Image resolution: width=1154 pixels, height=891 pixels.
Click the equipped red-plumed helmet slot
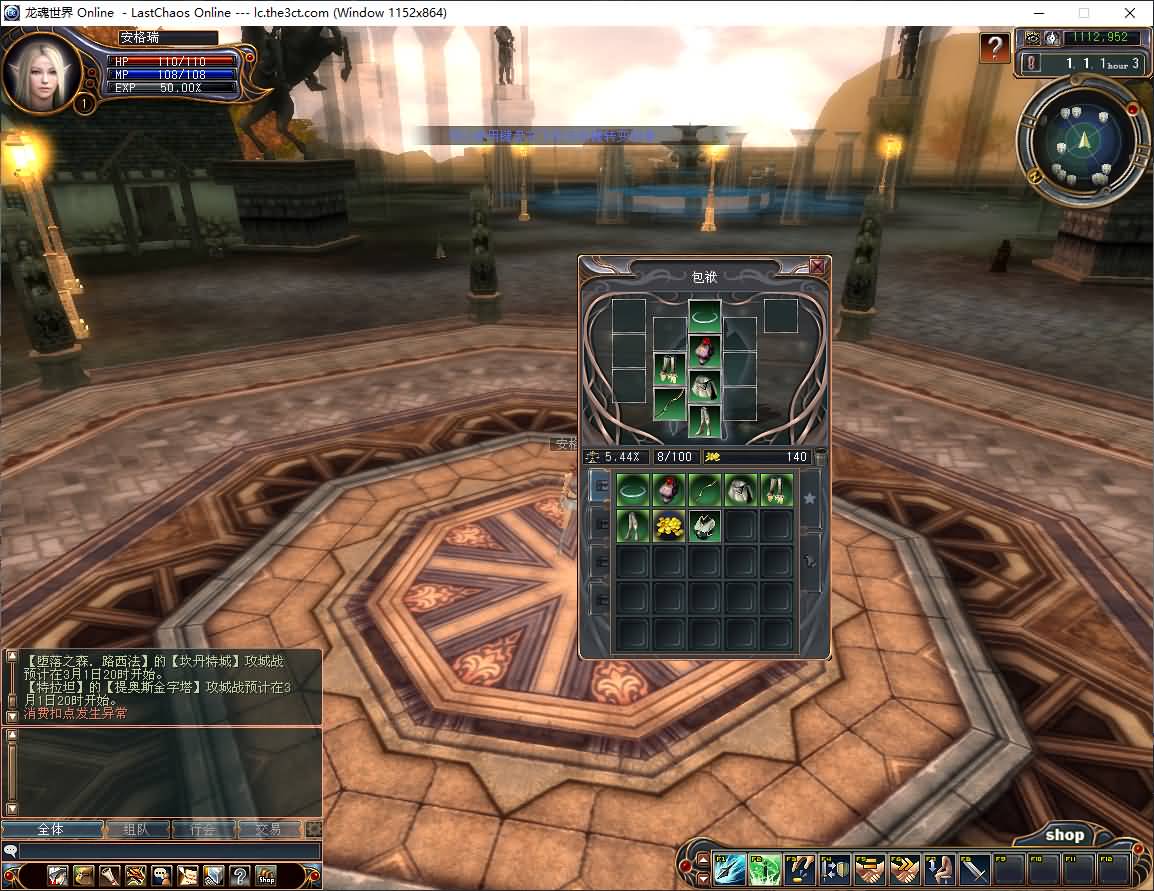(x=704, y=350)
